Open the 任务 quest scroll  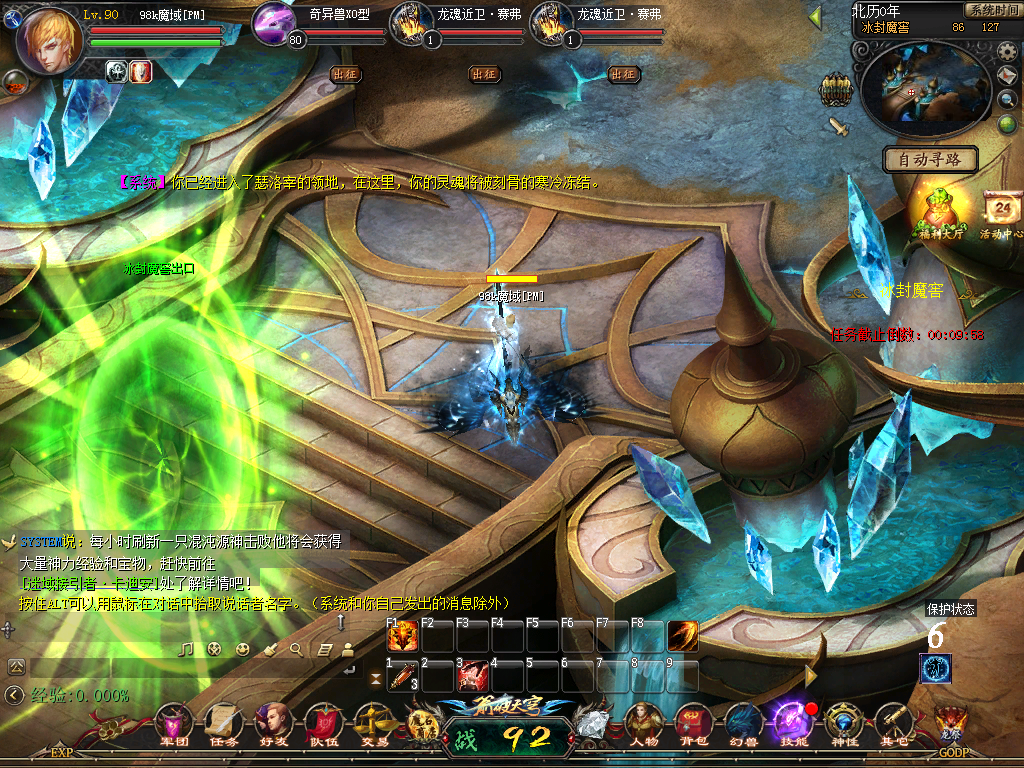pos(224,722)
